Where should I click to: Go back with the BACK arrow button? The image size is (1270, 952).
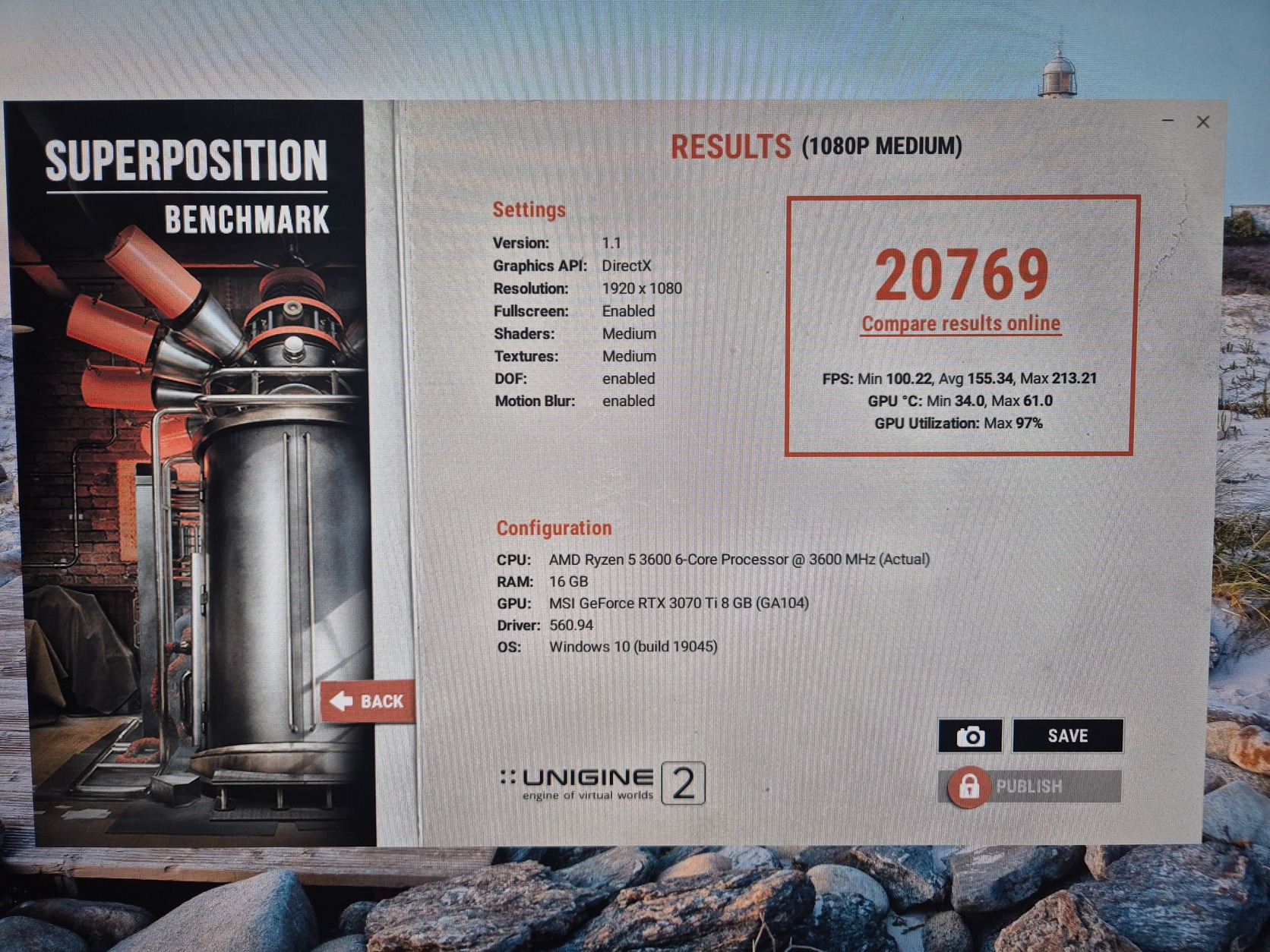368,701
